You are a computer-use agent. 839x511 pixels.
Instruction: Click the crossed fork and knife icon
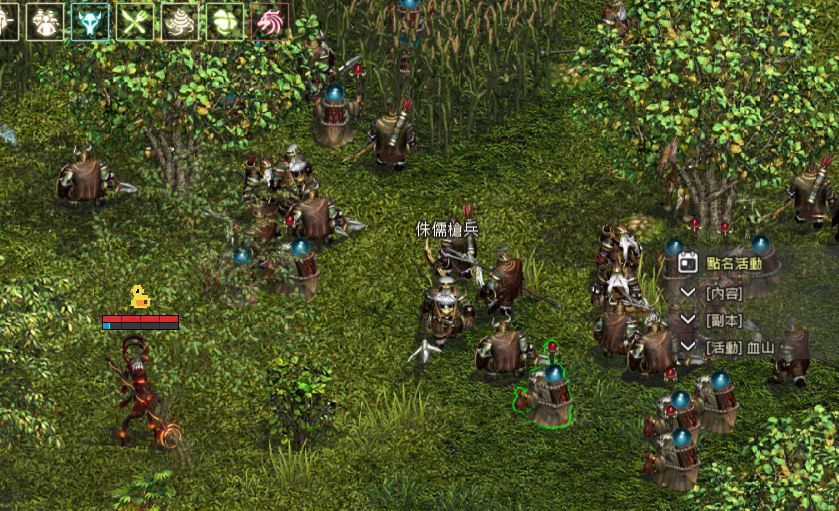(135, 21)
